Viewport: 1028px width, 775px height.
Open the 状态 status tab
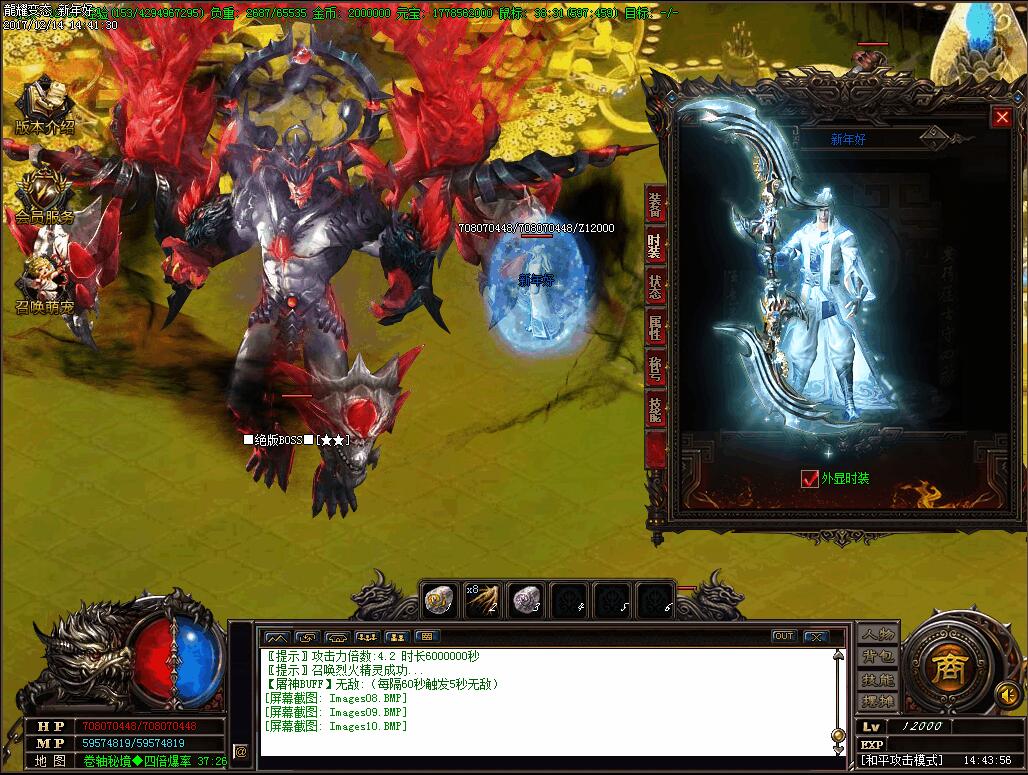point(654,287)
